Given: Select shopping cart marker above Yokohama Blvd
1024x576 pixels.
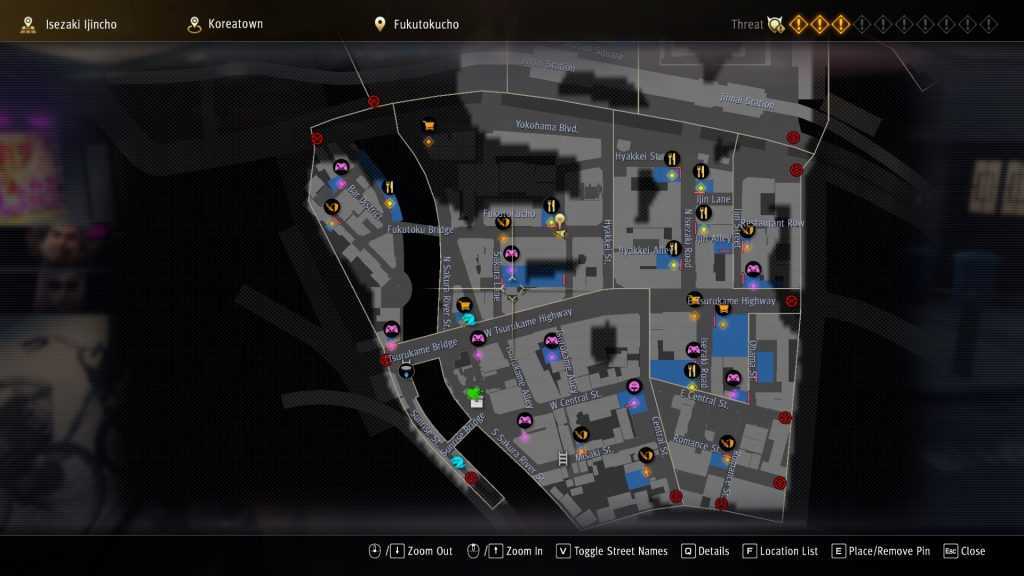Looking at the screenshot, I should pyautogui.click(x=429, y=126).
